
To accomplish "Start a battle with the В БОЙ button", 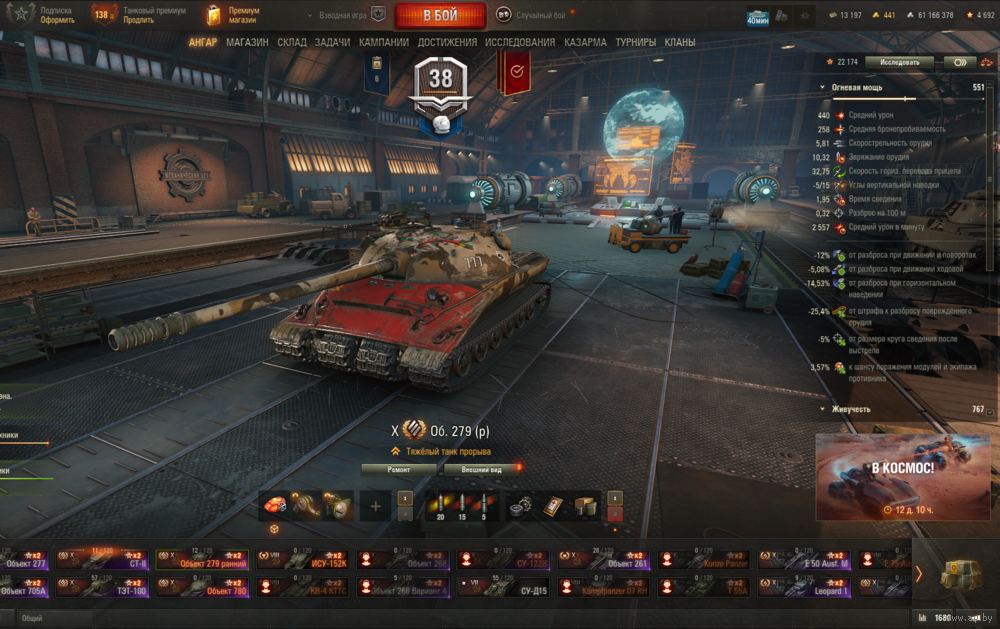I will [440, 15].
